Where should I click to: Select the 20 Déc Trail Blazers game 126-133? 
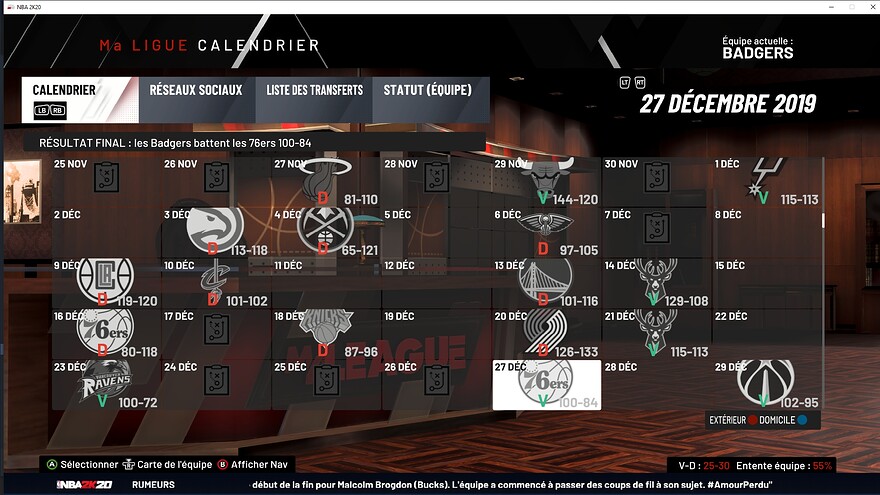pos(546,333)
